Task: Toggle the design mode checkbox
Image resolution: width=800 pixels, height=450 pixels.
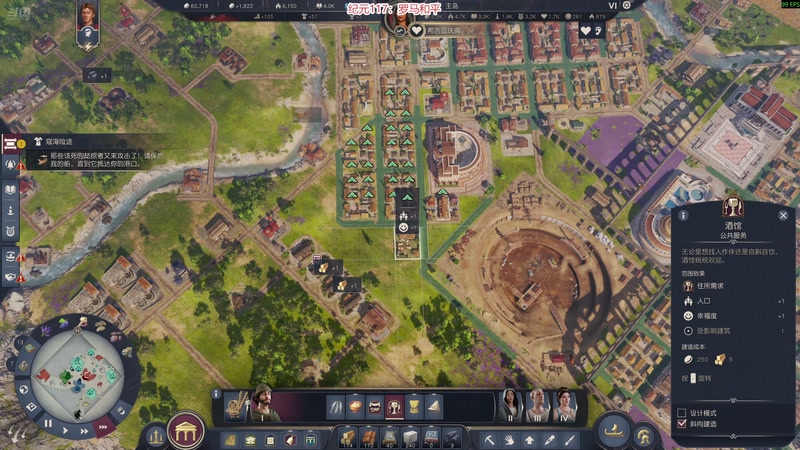Action: 682,412
